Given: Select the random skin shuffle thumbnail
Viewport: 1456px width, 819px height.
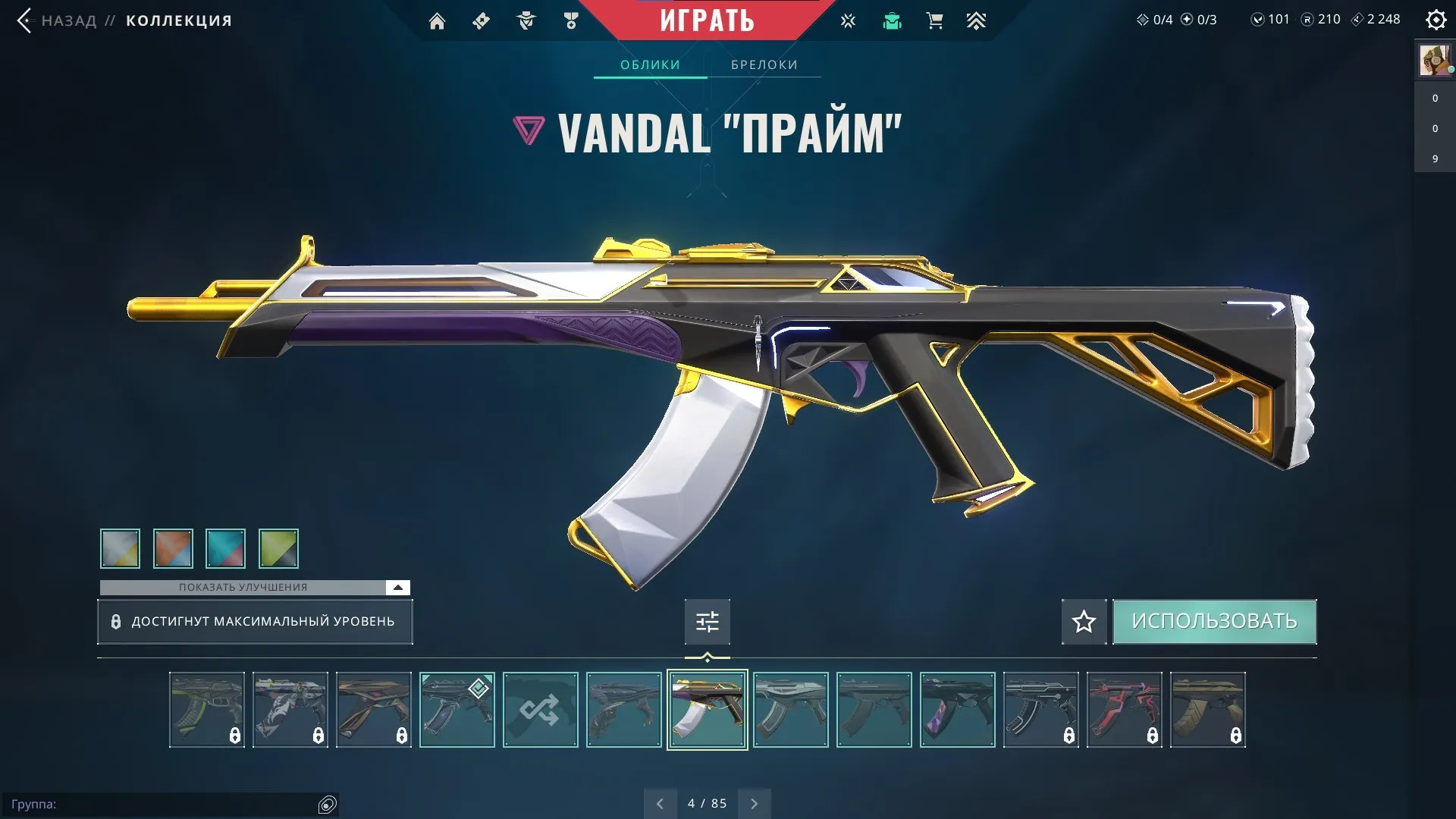Looking at the screenshot, I should (x=540, y=710).
